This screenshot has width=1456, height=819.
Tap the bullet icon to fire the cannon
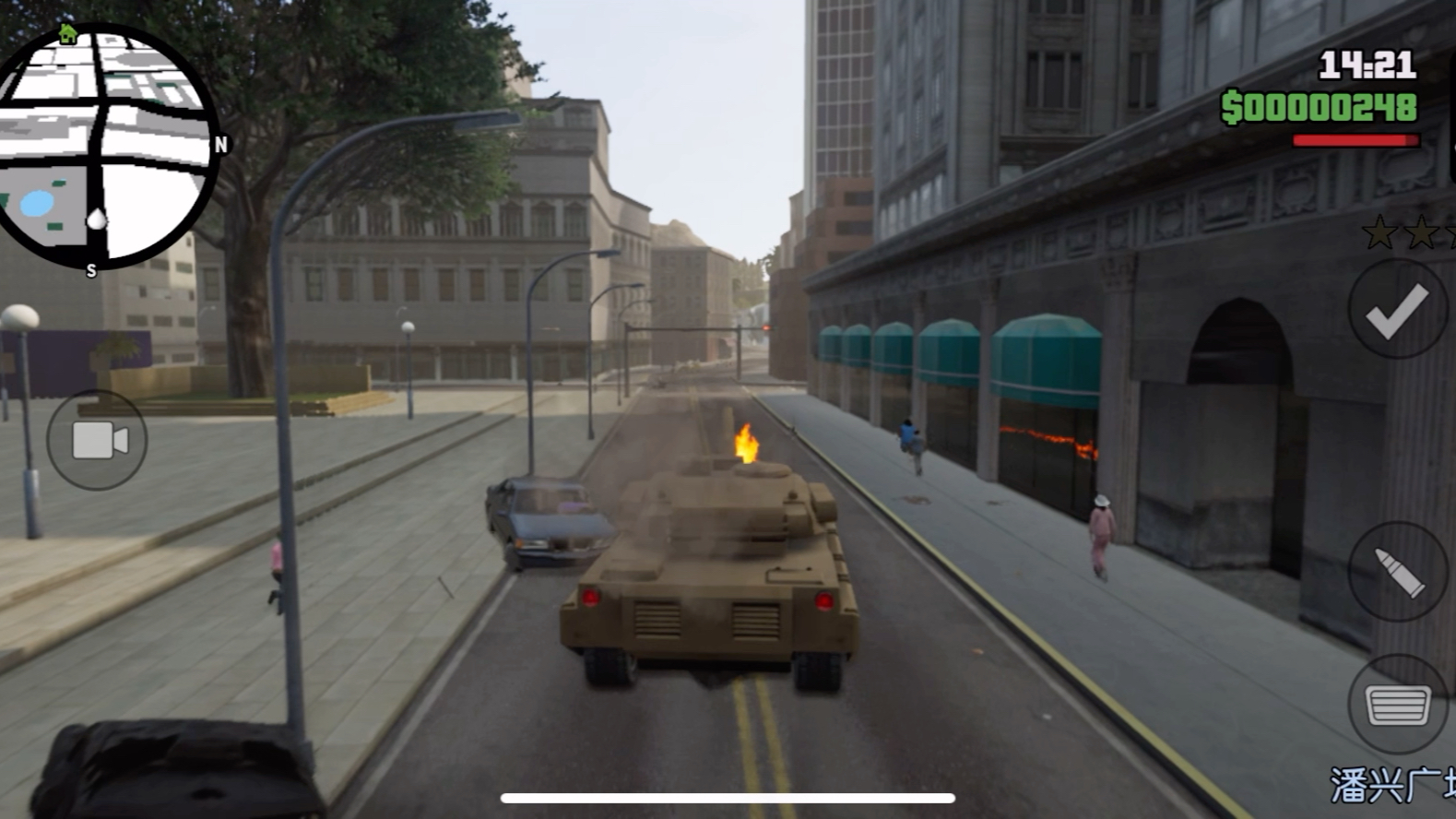[x=1398, y=570]
